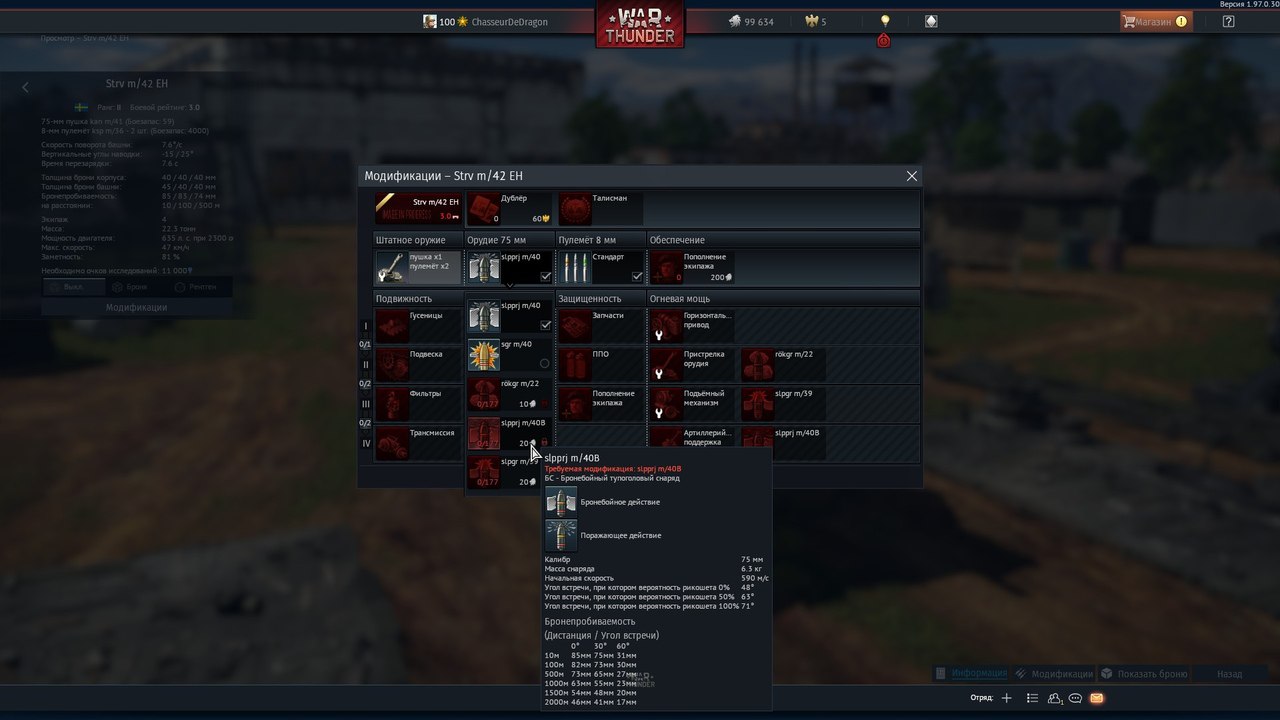Choose the Подвеска suspension modification

pyautogui.click(x=418, y=365)
